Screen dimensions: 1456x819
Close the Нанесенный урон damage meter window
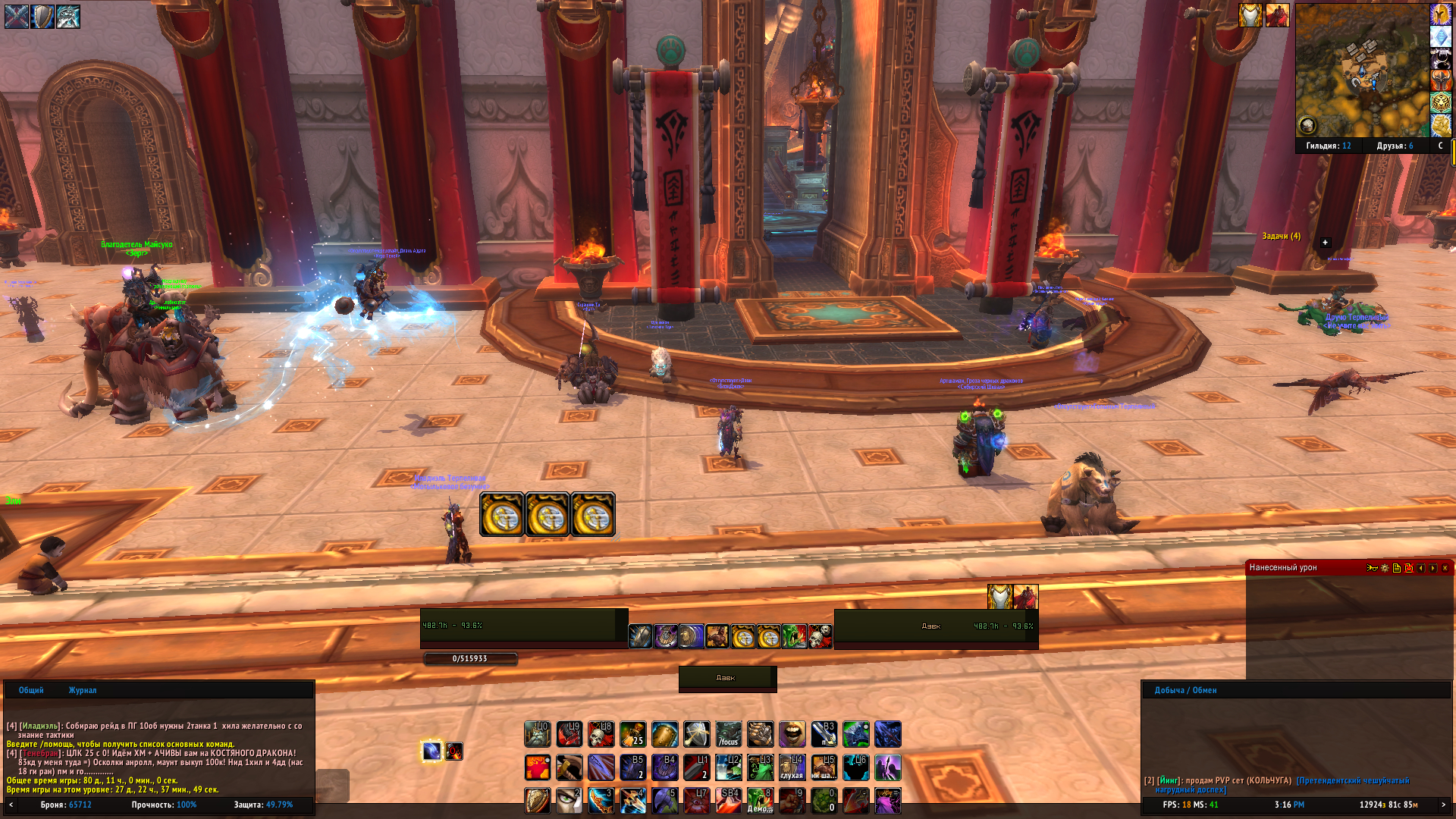point(1445,568)
